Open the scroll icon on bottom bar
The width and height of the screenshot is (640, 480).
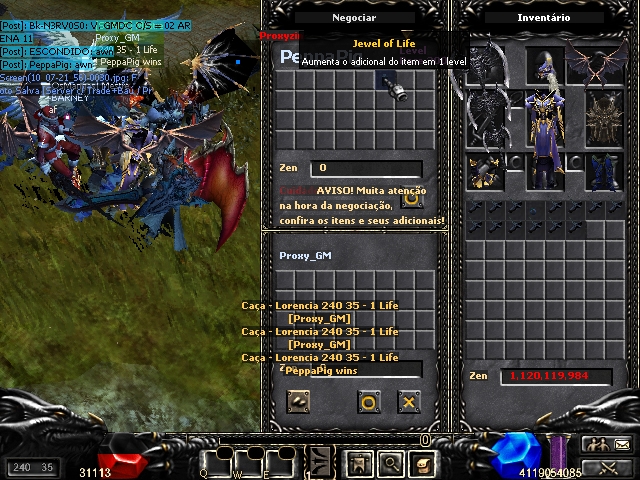click(x=423, y=463)
